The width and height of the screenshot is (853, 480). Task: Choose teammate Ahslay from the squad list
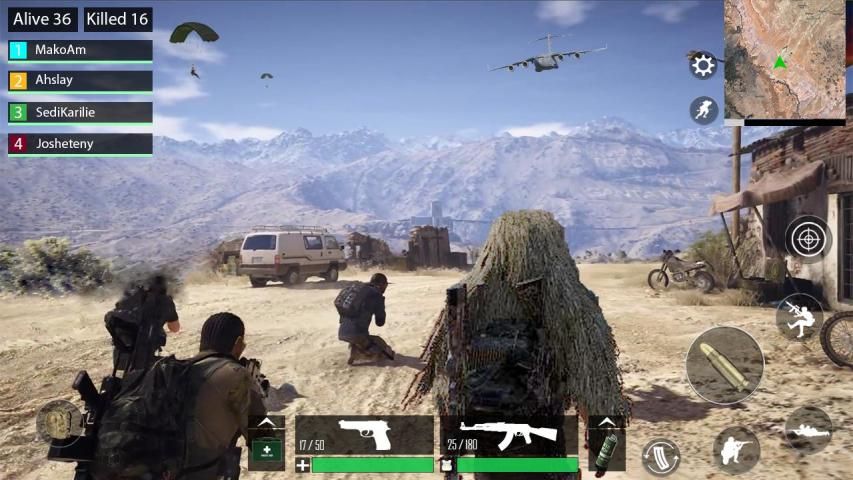tap(80, 80)
